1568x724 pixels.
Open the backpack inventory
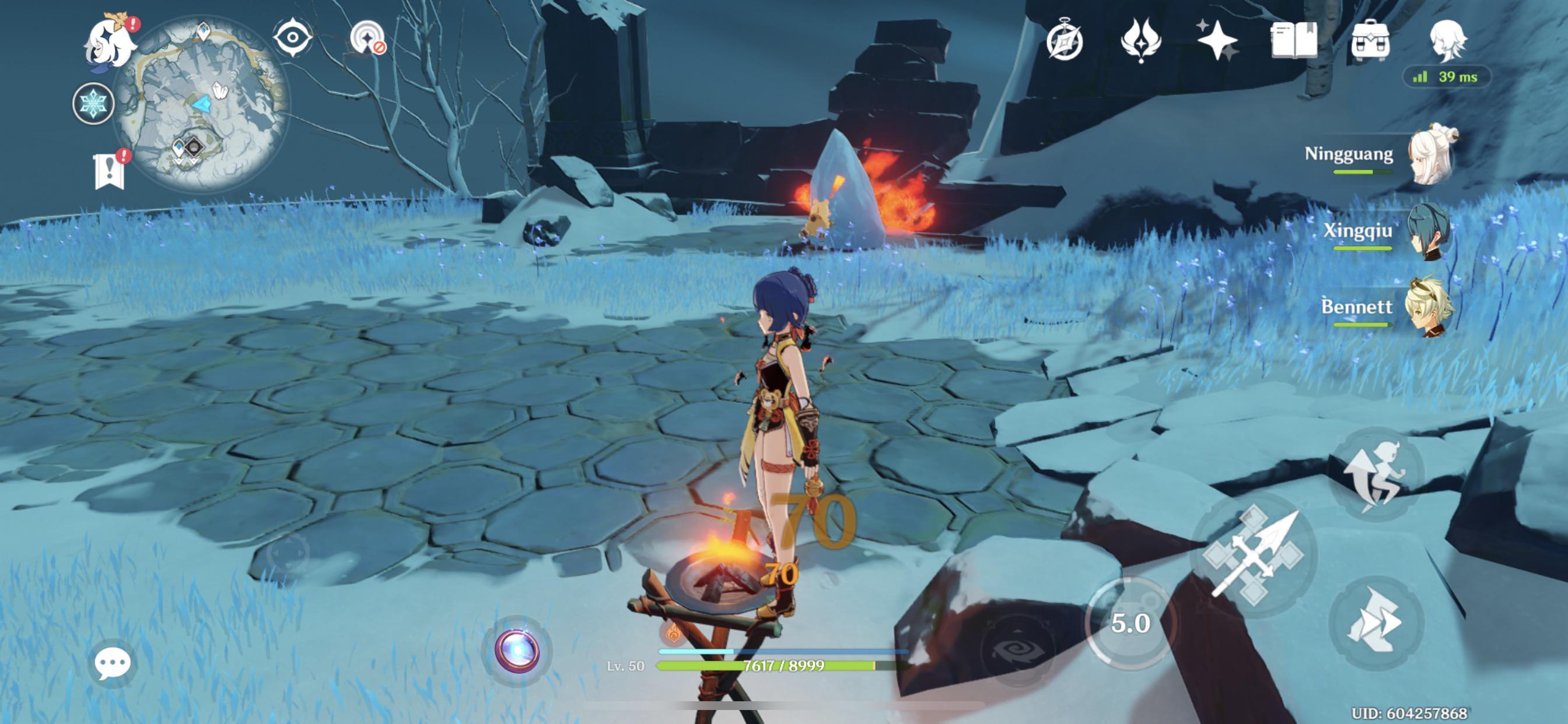1370,41
